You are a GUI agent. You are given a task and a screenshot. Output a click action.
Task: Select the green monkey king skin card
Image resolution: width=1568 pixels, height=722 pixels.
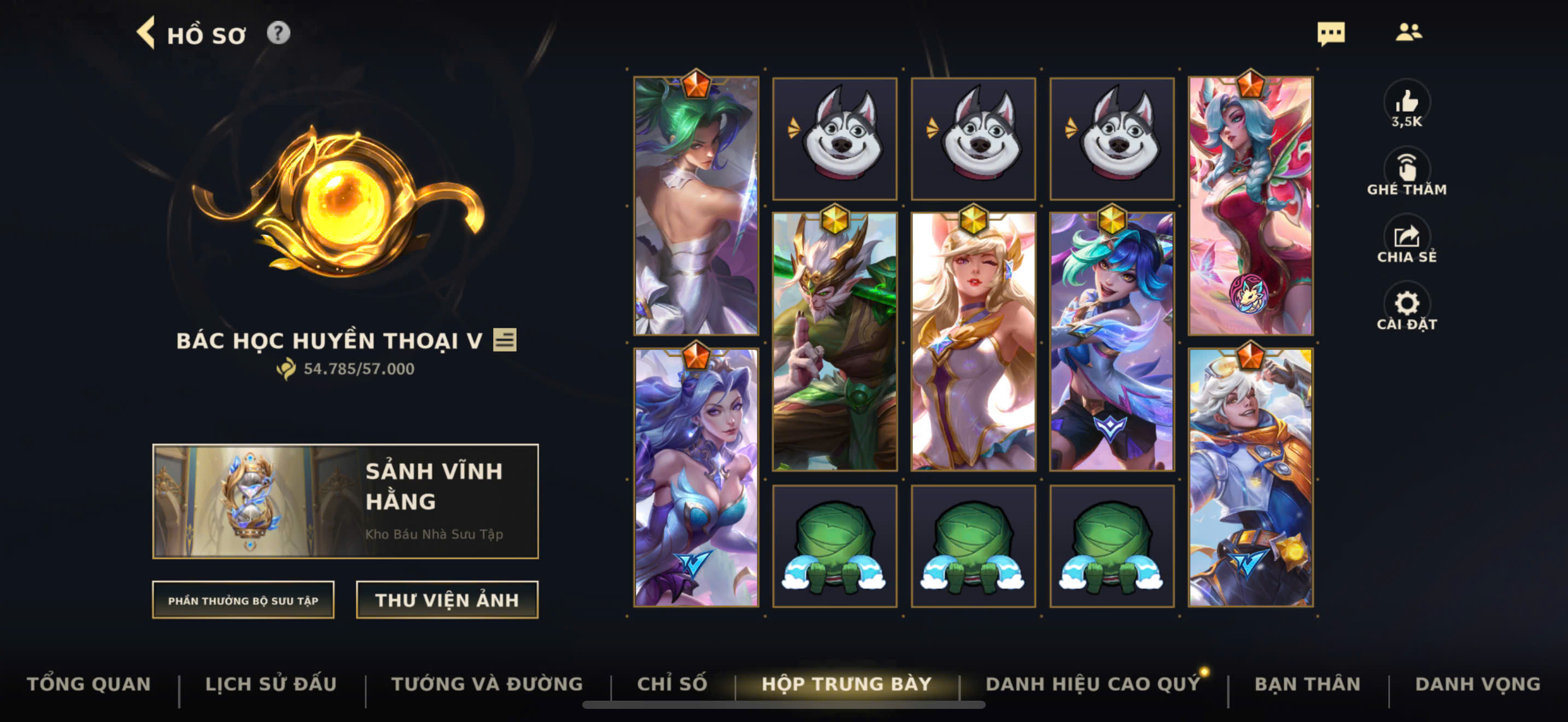(x=834, y=342)
